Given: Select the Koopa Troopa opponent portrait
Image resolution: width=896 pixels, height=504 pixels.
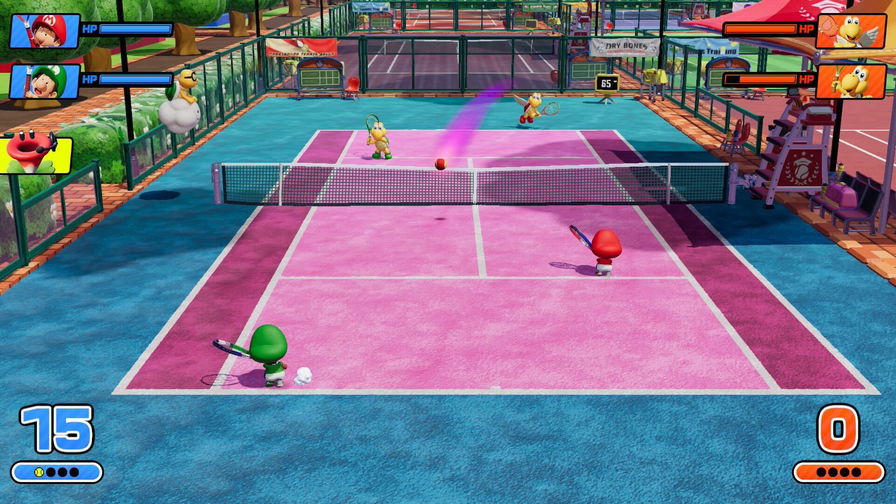Looking at the screenshot, I should (850, 81).
